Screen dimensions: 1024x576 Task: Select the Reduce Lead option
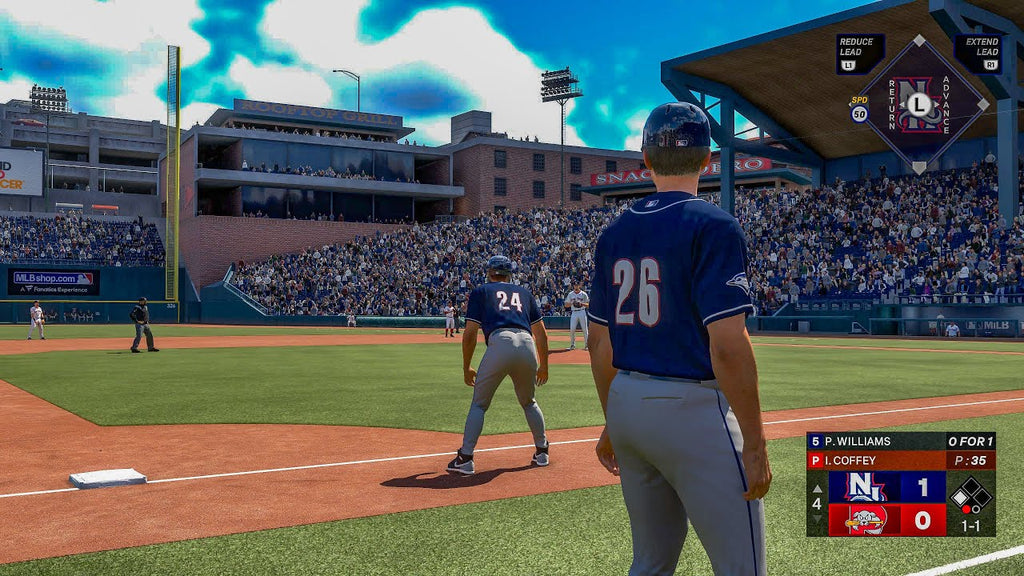coord(860,54)
